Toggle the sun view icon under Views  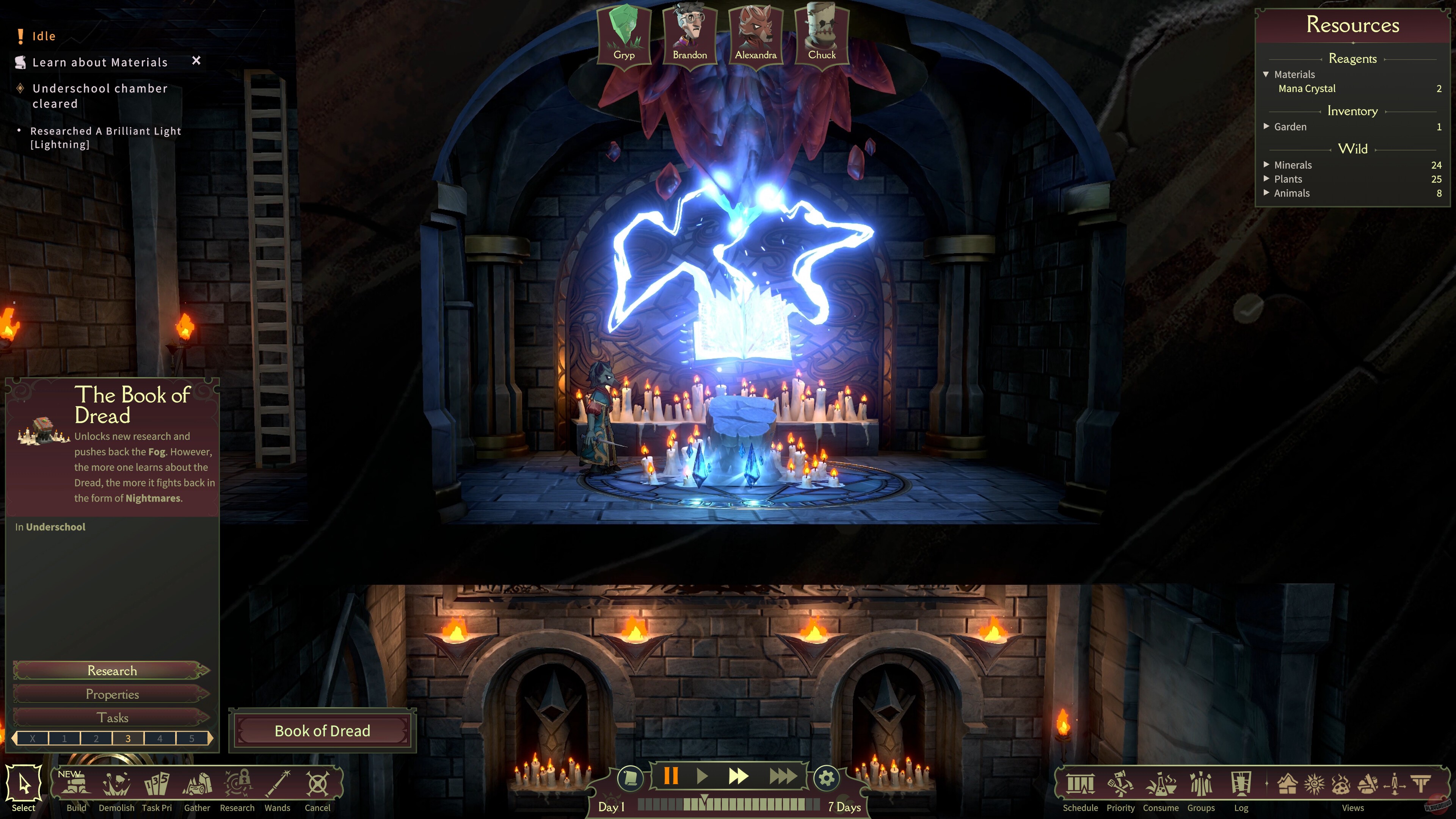pyautogui.click(x=1314, y=784)
